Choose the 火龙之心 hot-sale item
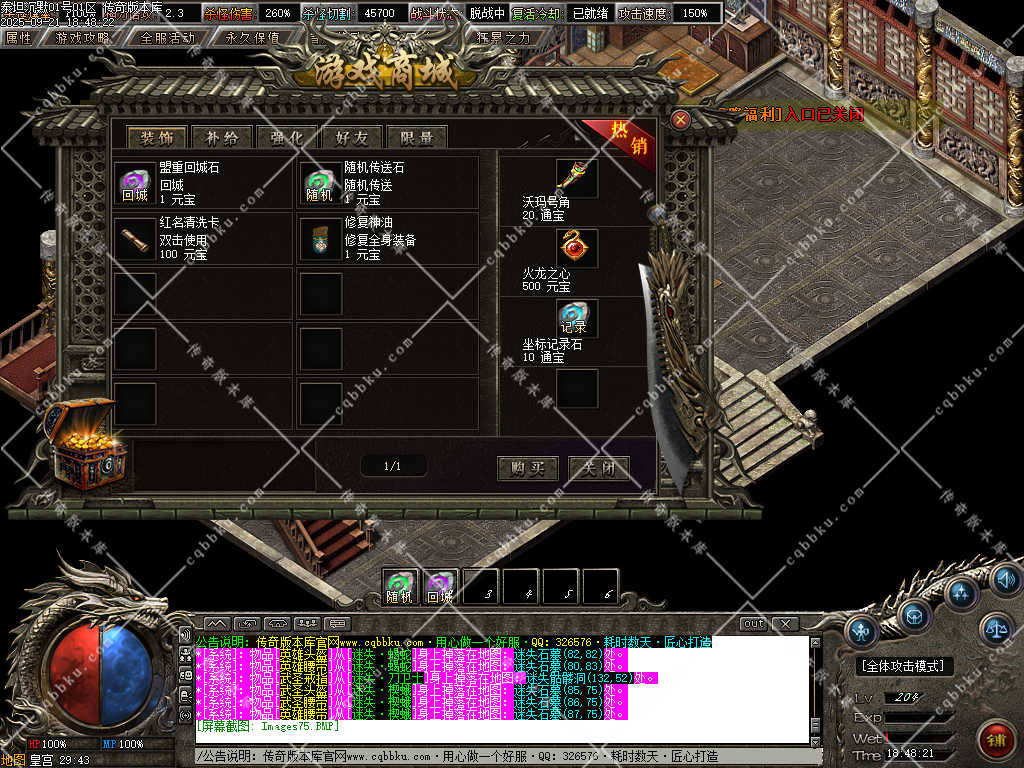This screenshot has width=1024, height=768. 577,248
